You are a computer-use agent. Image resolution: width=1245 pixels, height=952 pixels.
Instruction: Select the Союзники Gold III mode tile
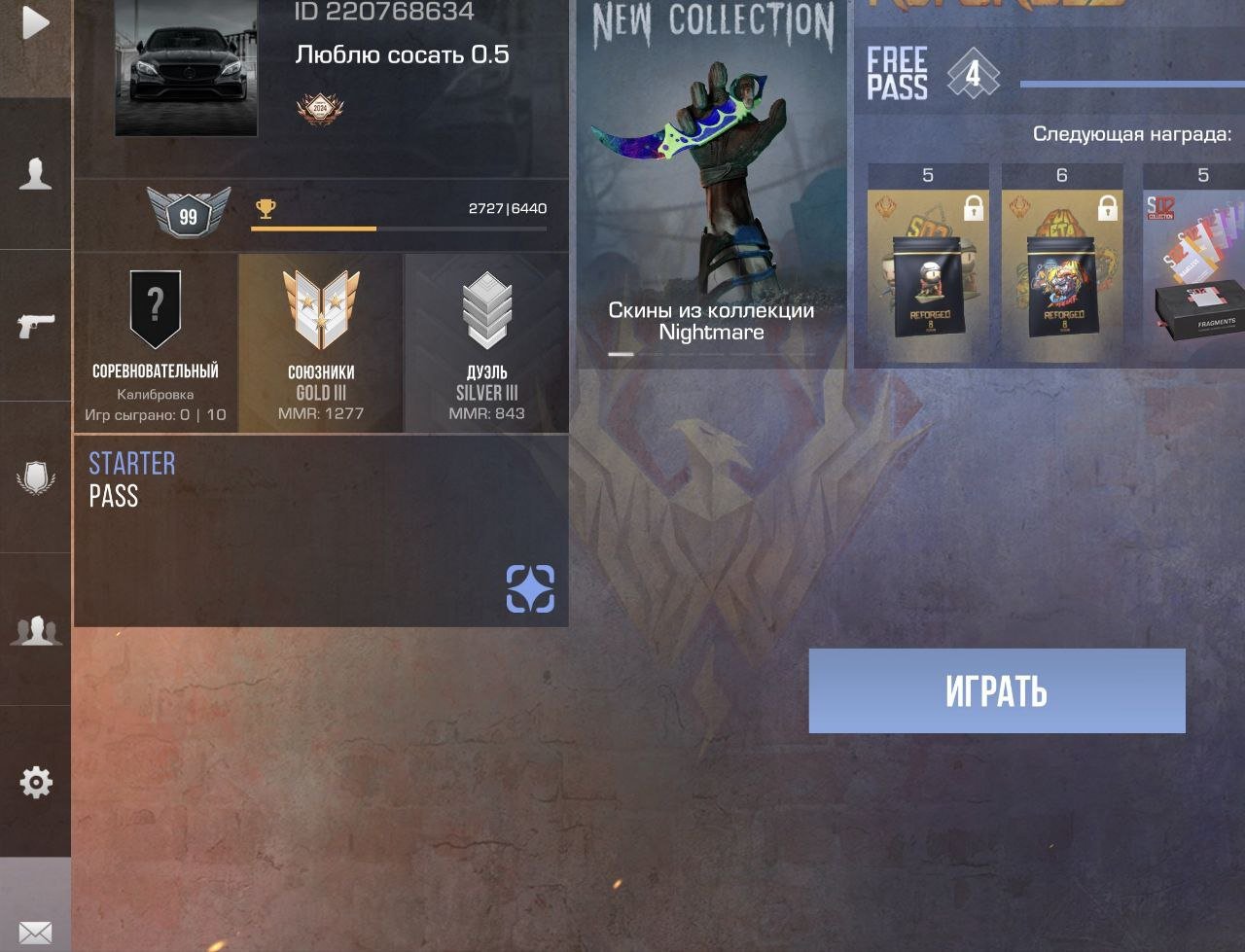pyautogui.click(x=321, y=343)
